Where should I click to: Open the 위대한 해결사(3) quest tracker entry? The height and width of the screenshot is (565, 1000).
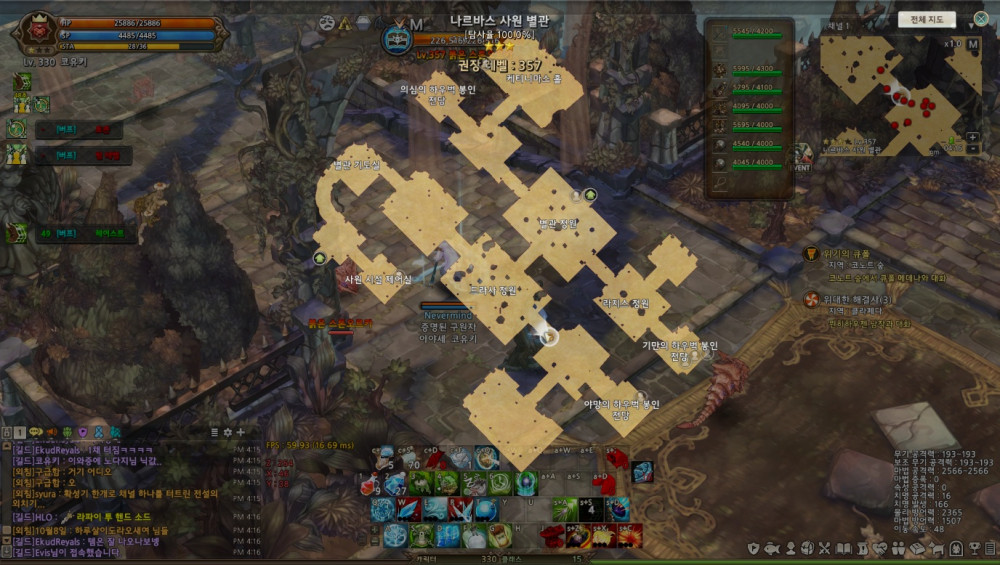click(x=858, y=300)
